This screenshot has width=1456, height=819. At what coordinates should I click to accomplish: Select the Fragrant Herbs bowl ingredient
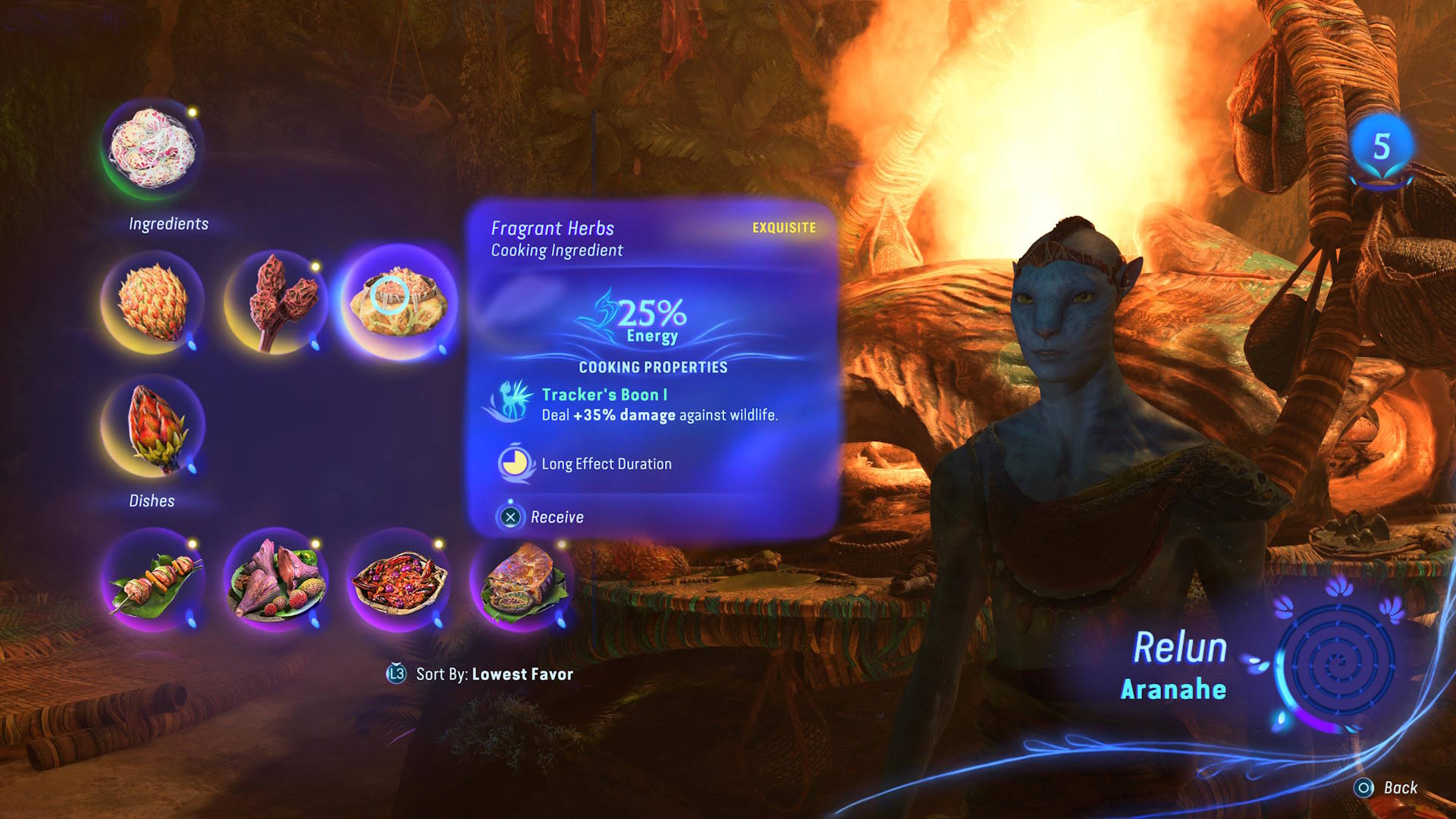(x=399, y=302)
